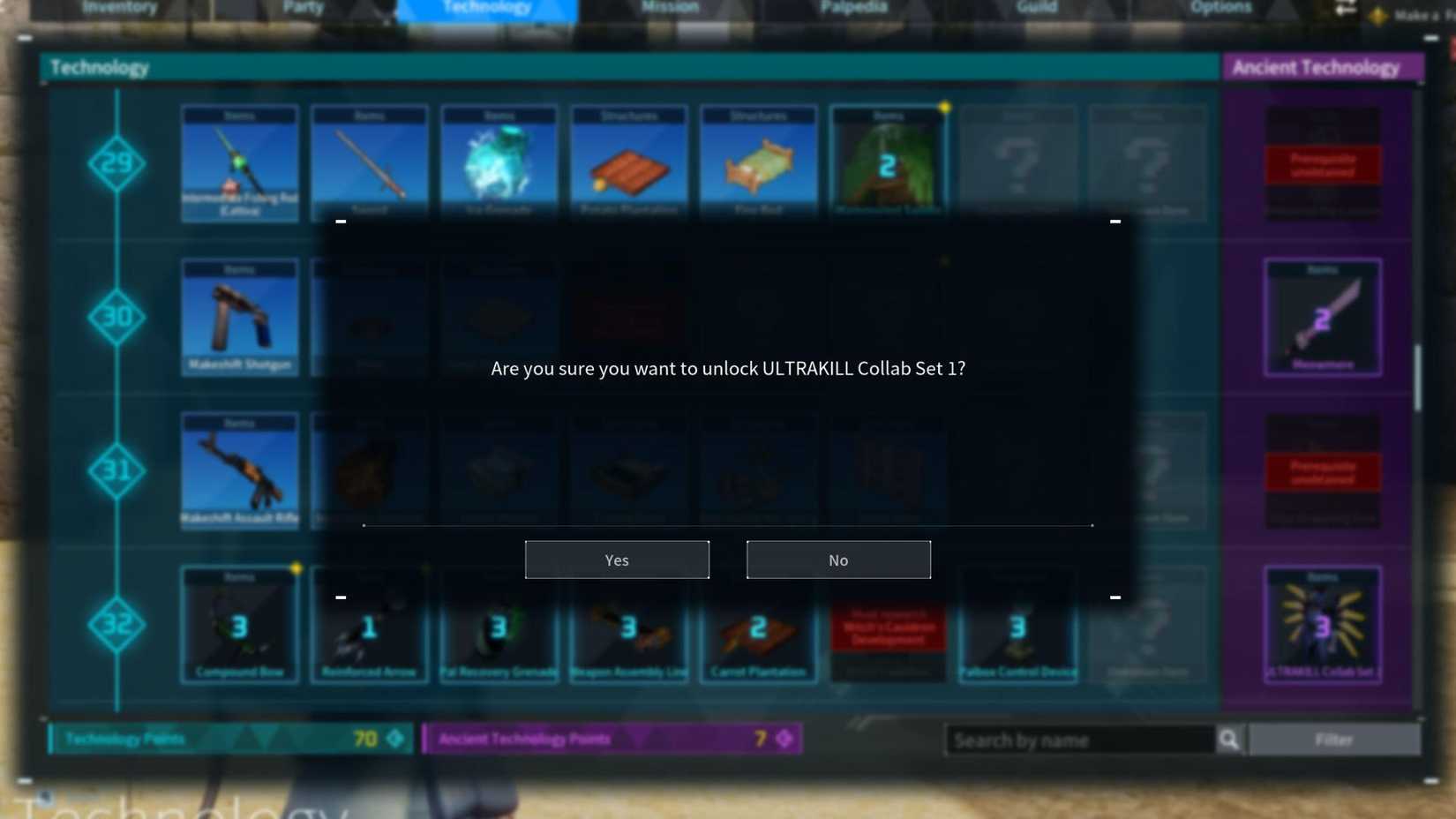Select the Makeshift Shotgun technology icon
Screen dimensions: 1456x819
click(239, 318)
